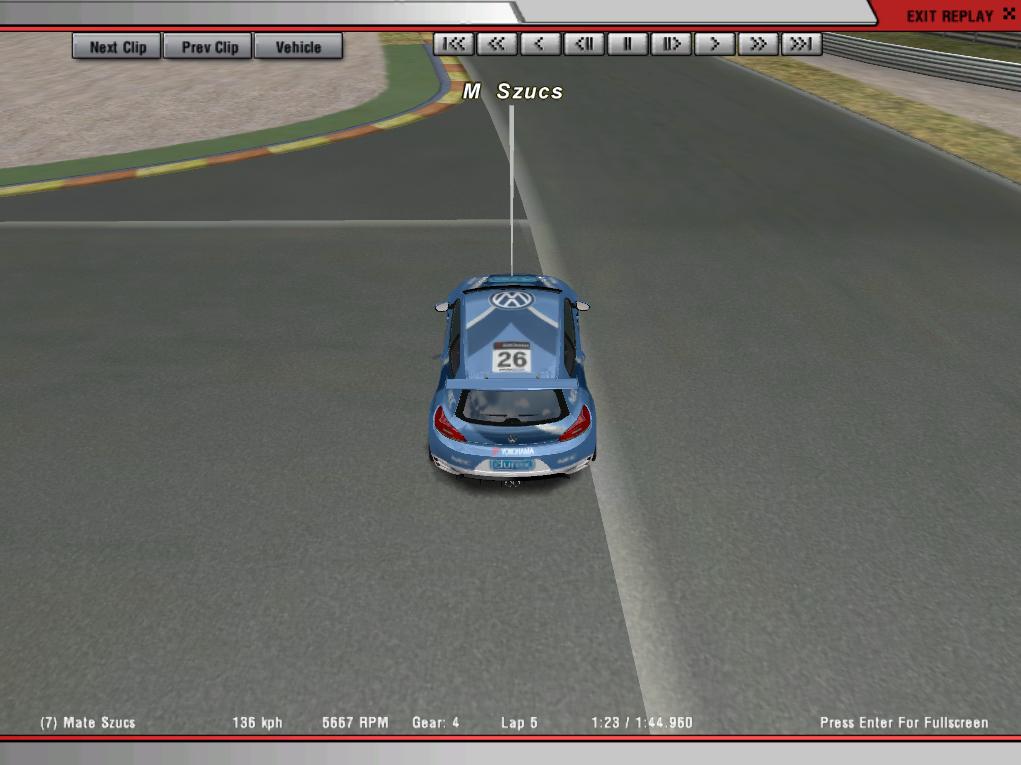Go to the Next Clip
The width and height of the screenshot is (1021, 765).
[117, 47]
